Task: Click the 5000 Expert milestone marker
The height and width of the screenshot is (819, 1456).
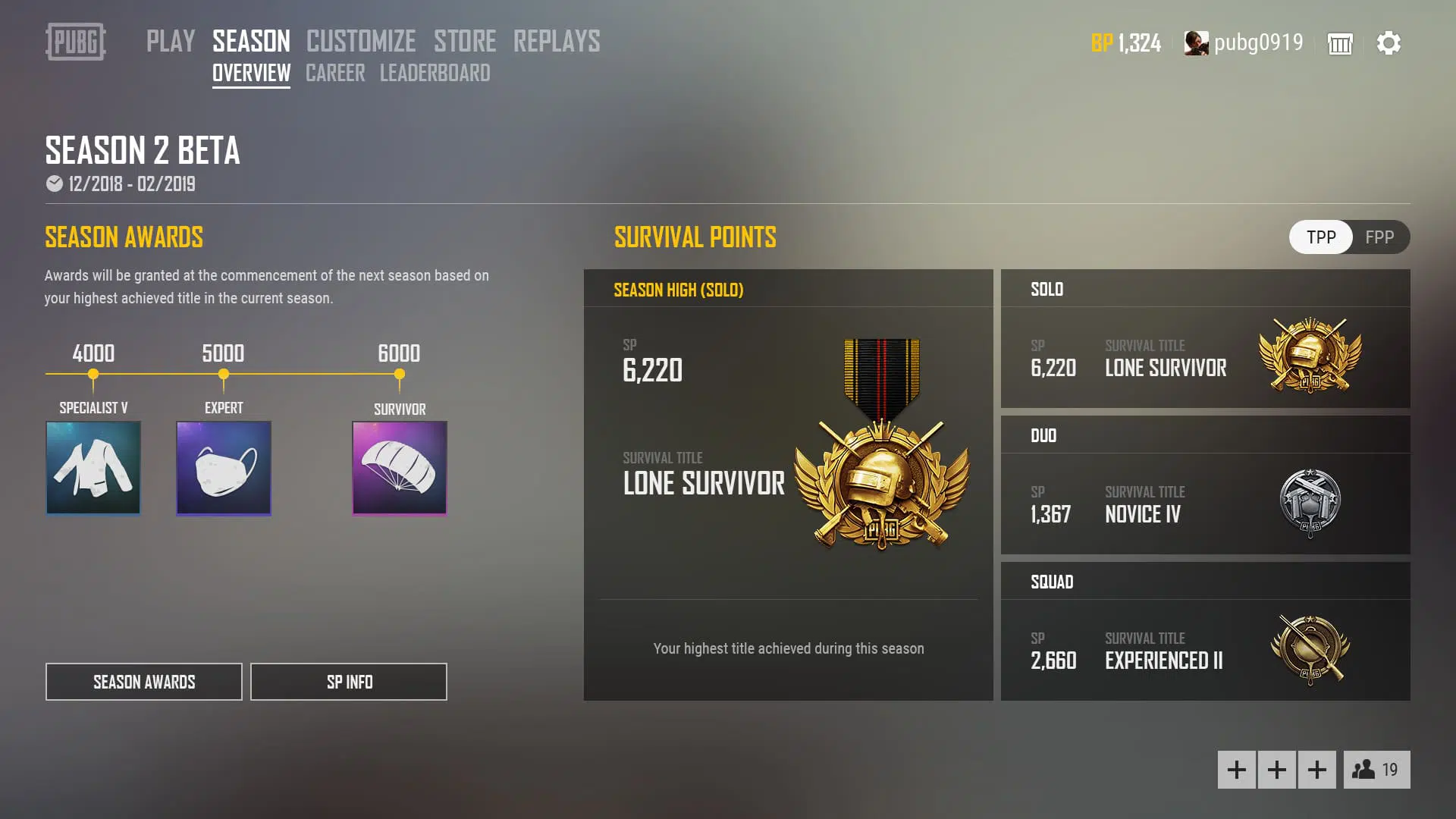Action: coord(223,373)
